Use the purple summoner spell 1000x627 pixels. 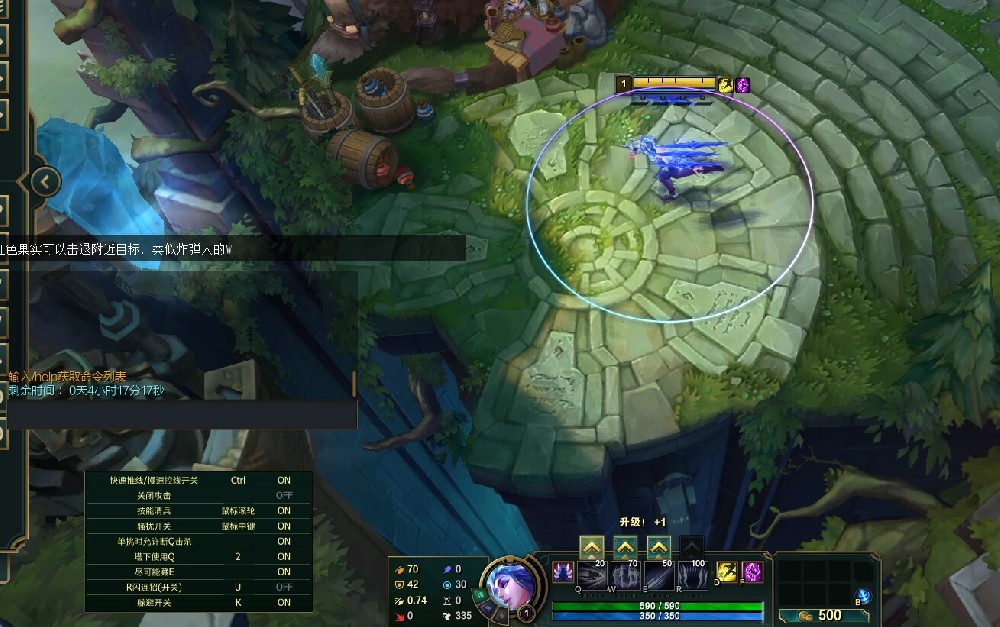click(751, 572)
